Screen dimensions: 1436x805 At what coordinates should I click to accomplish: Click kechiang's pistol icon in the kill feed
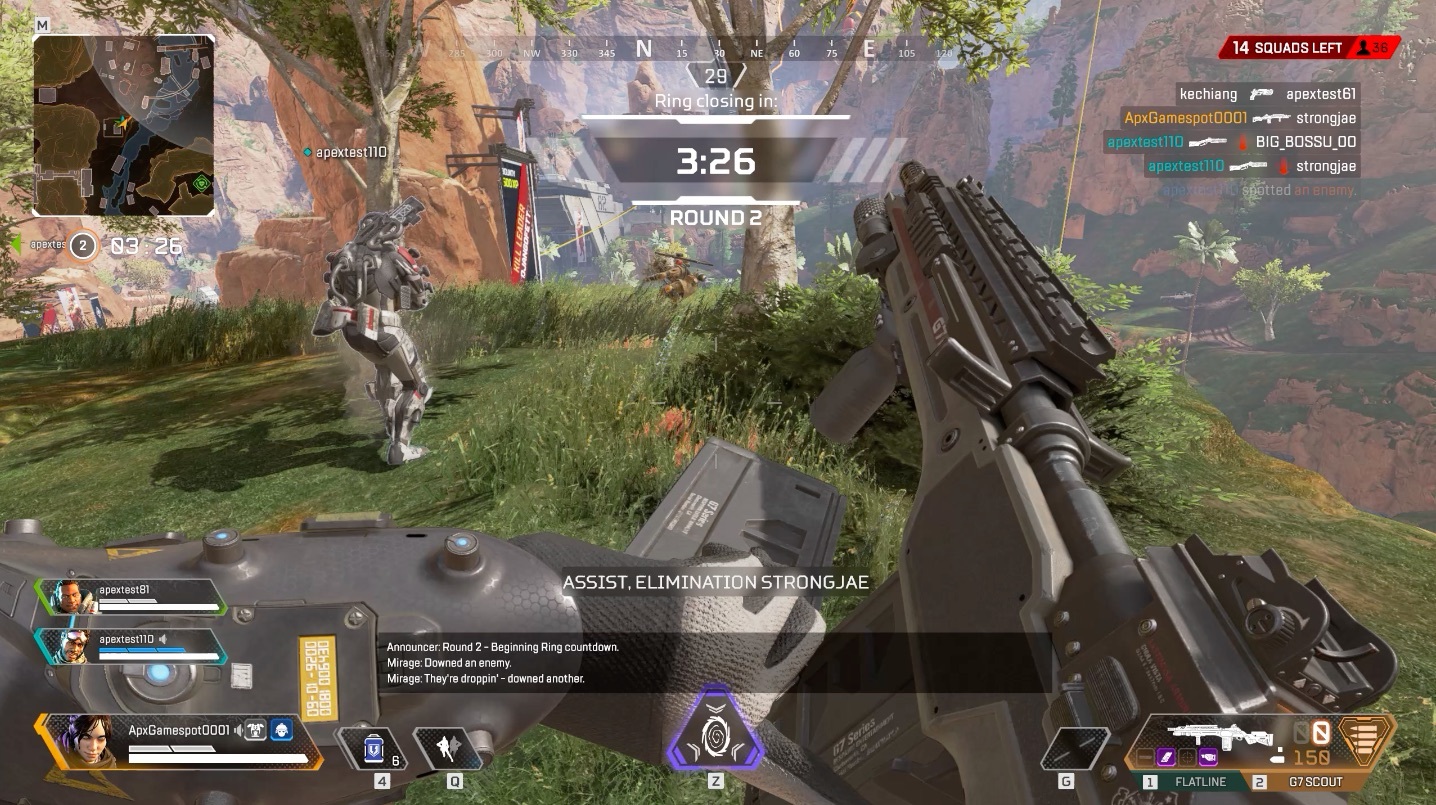click(x=1261, y=94)
